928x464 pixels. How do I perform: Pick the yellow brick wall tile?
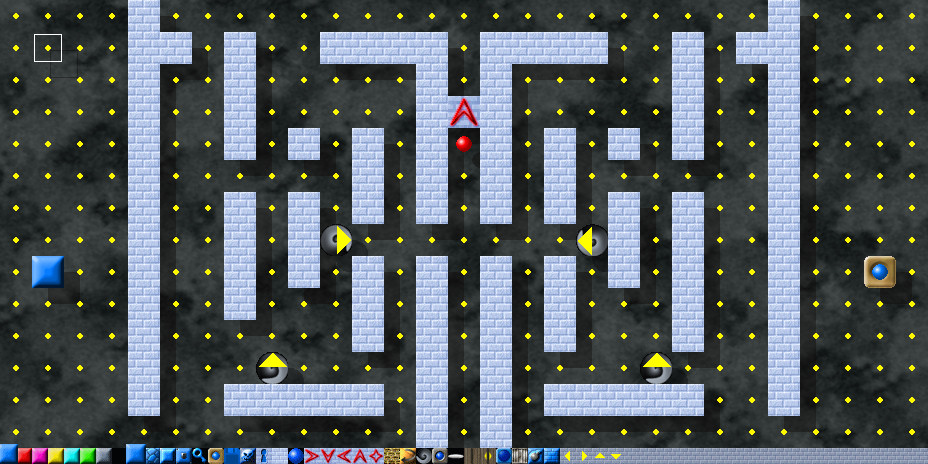coord(391,456)
